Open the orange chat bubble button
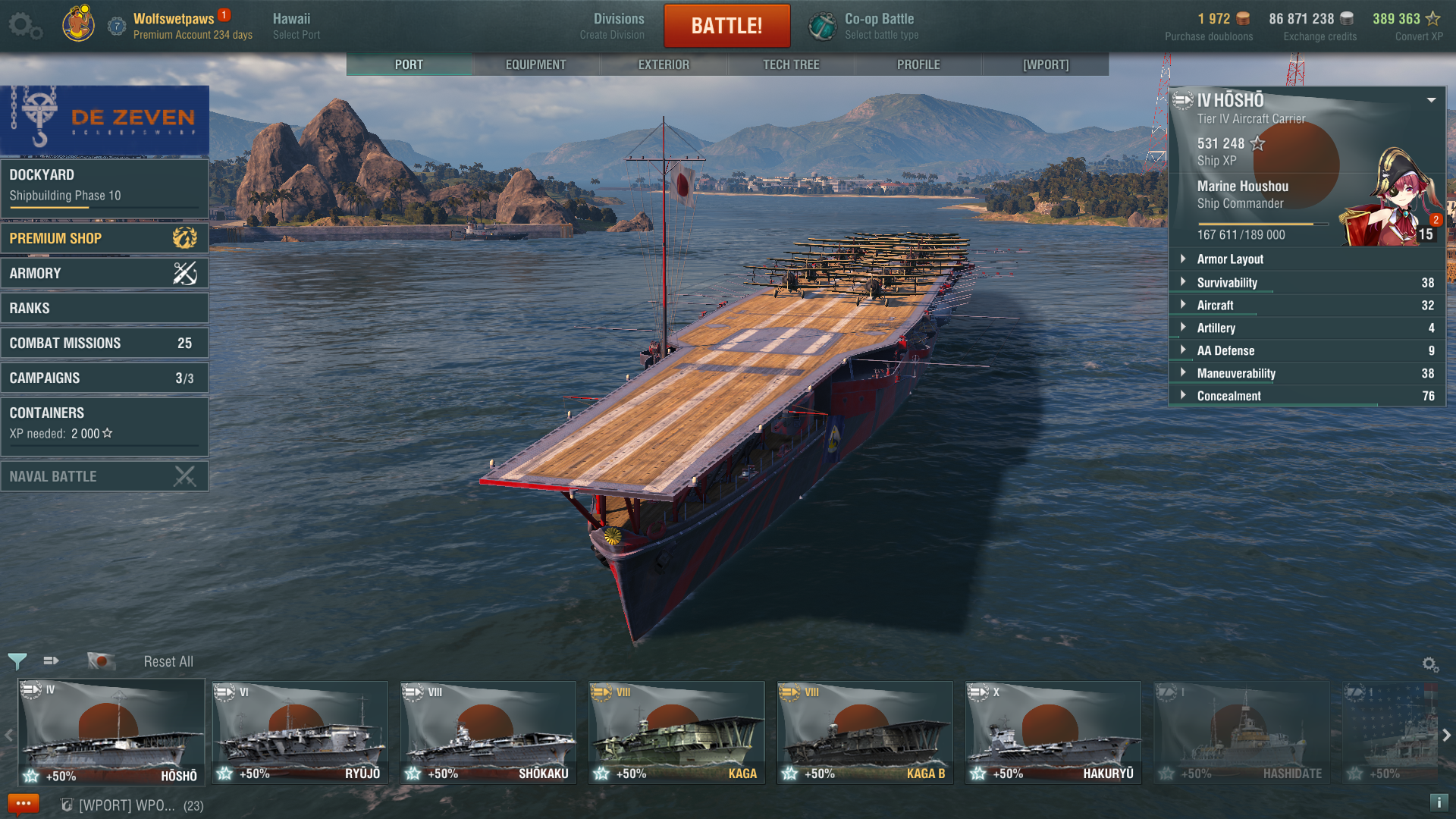The height and width of the screenshot is (819, 1456). coord(23,804)
